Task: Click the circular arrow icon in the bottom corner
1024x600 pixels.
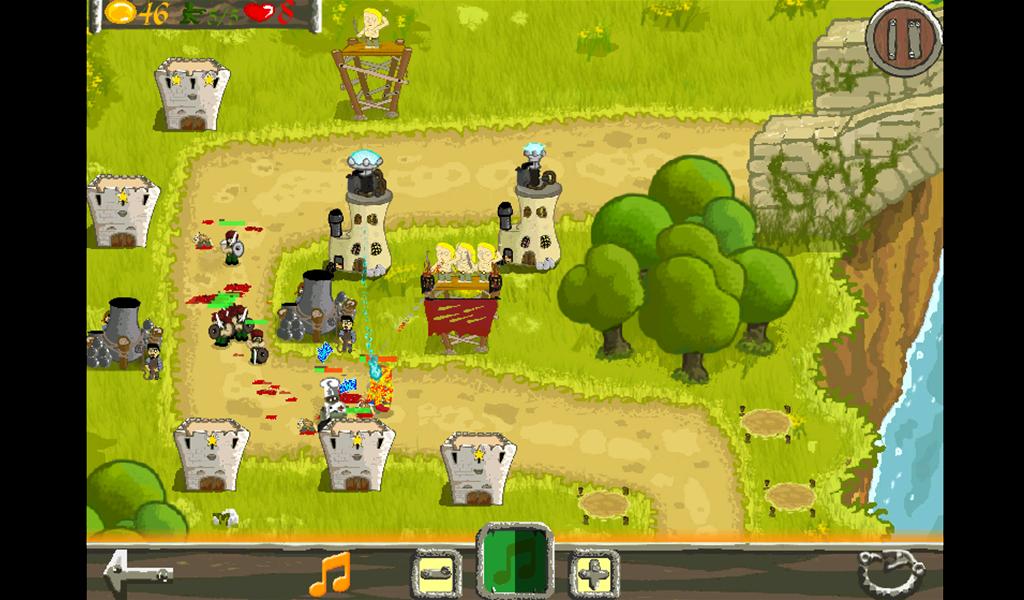Action: (x=884, y=573)
